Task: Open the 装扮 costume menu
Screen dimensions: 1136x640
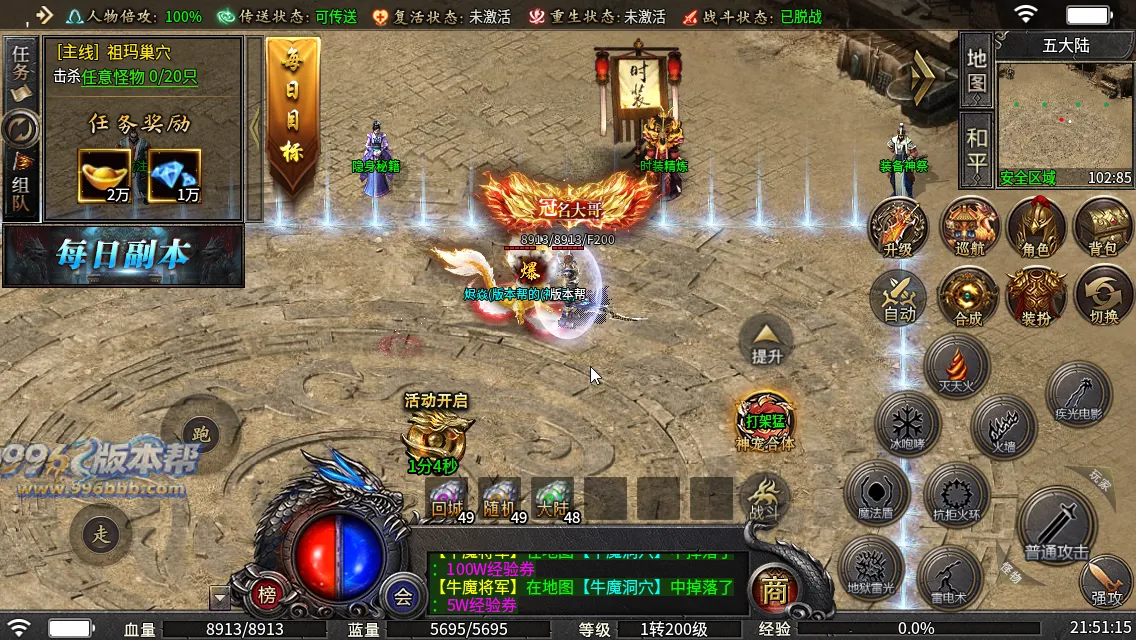Action: point(1036,297)
